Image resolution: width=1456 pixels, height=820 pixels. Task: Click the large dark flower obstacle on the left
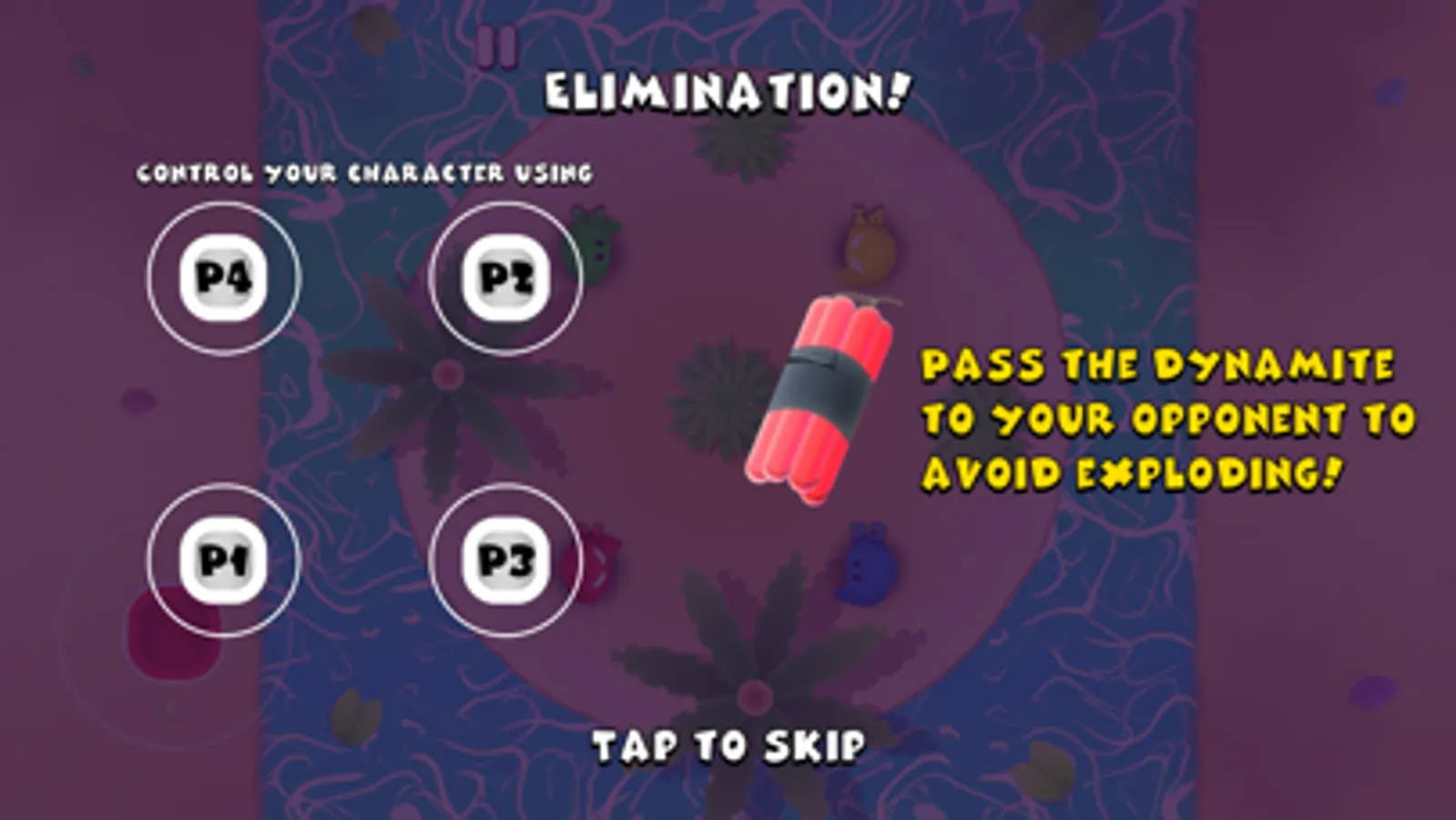tap(446, 374)
